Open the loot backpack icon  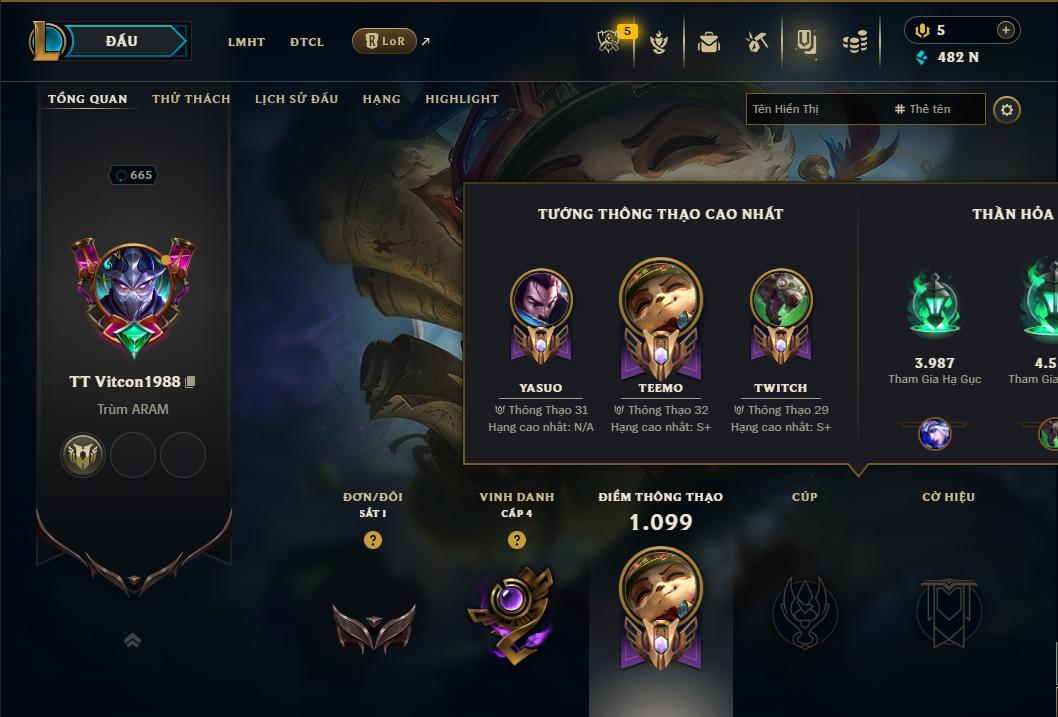pos(709,42)
